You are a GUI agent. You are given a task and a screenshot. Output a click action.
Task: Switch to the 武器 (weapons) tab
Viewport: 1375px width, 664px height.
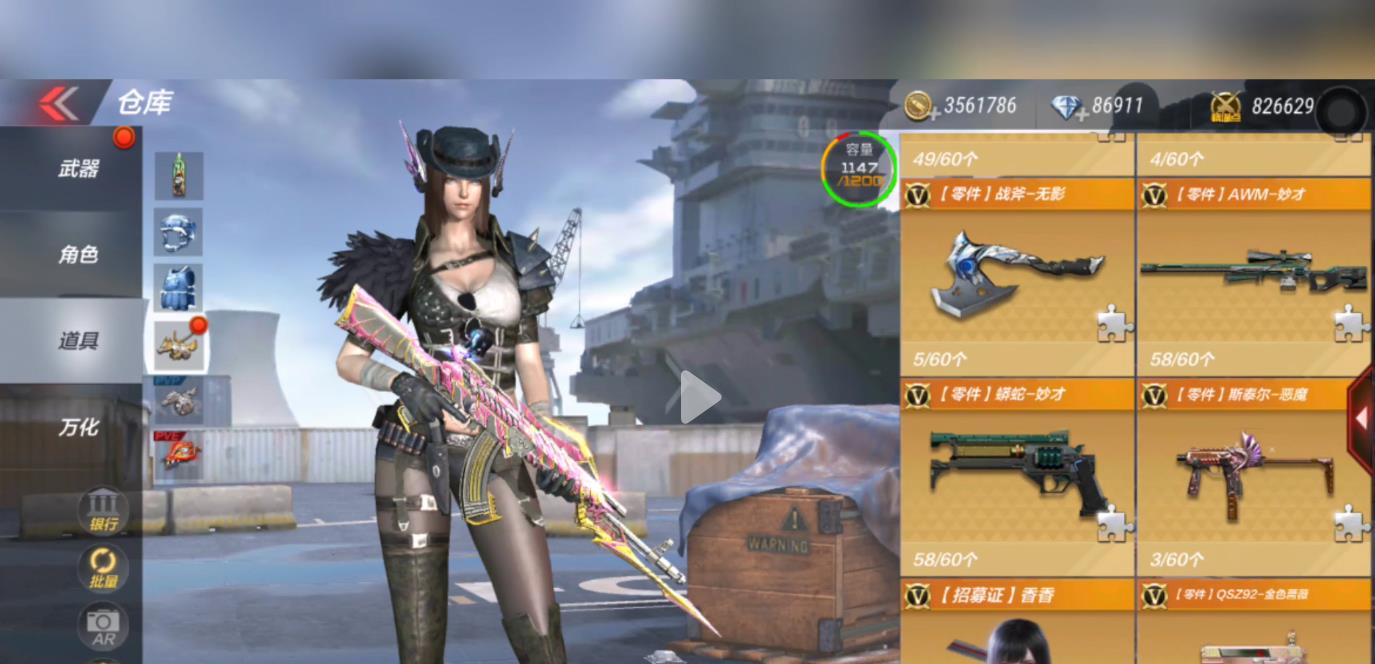pyautogui.click(x=78, y=169)
